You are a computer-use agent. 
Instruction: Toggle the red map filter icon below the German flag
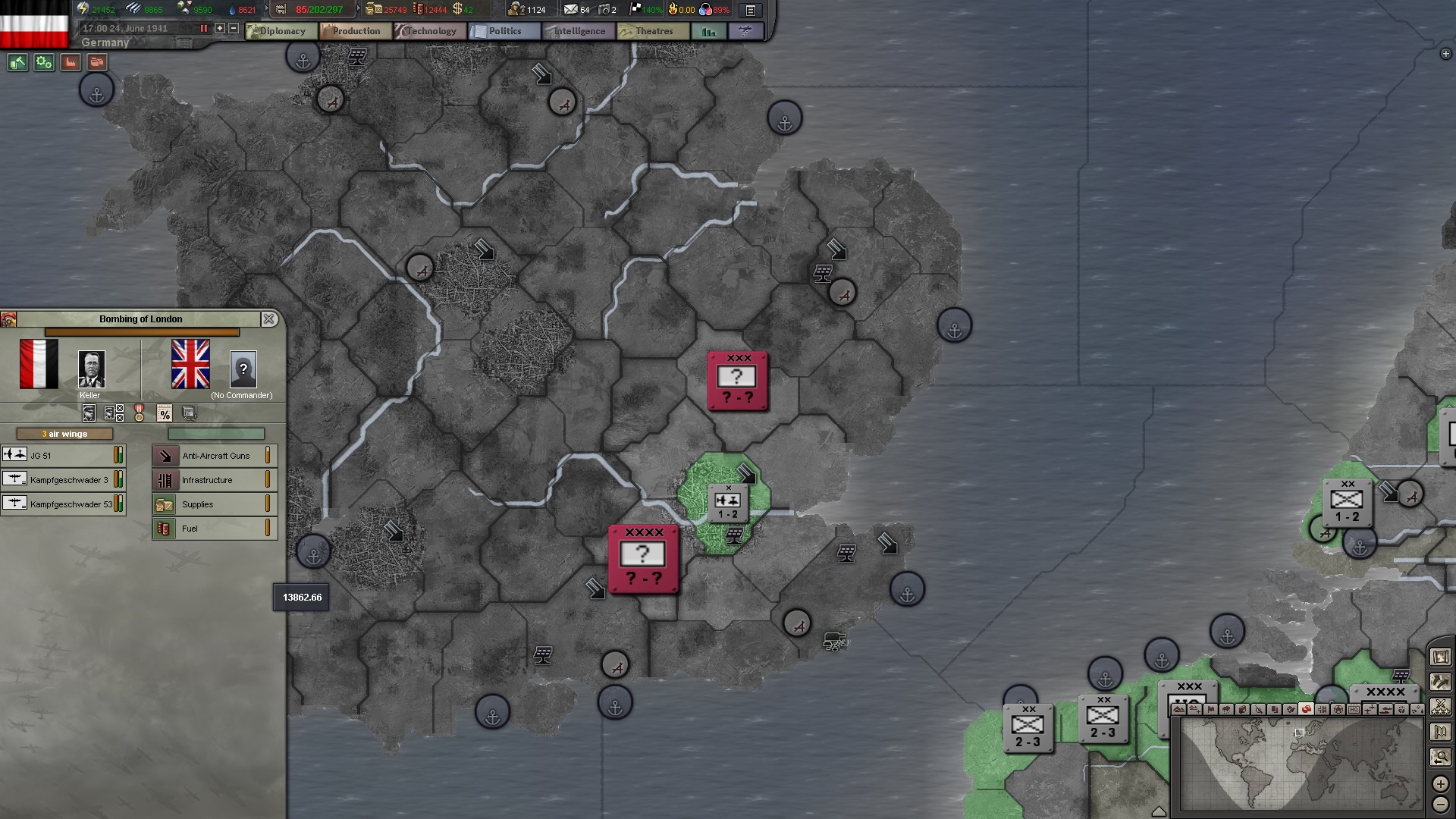tap(69, 63)
